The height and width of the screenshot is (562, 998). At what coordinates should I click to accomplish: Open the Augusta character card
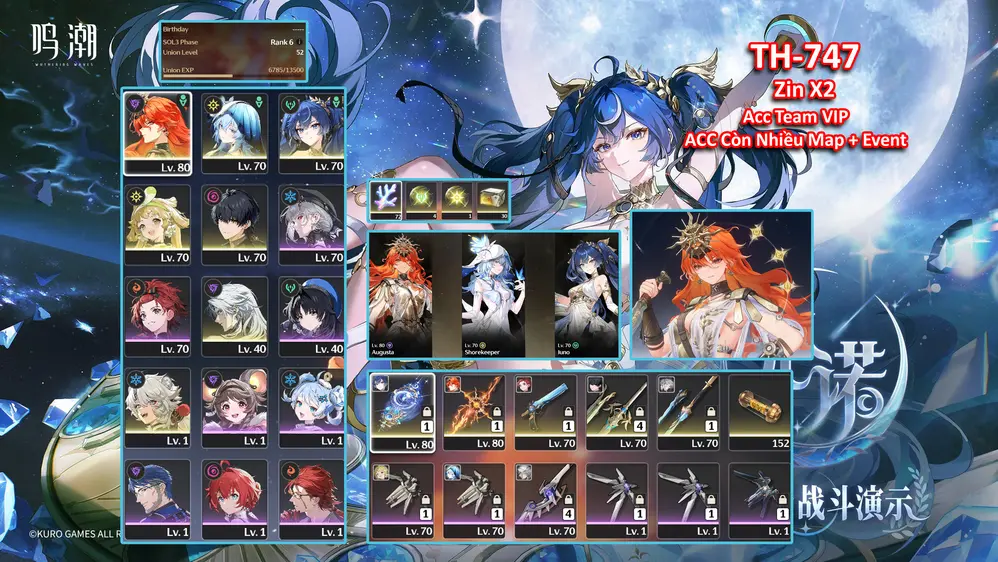(x=400, y=294)
